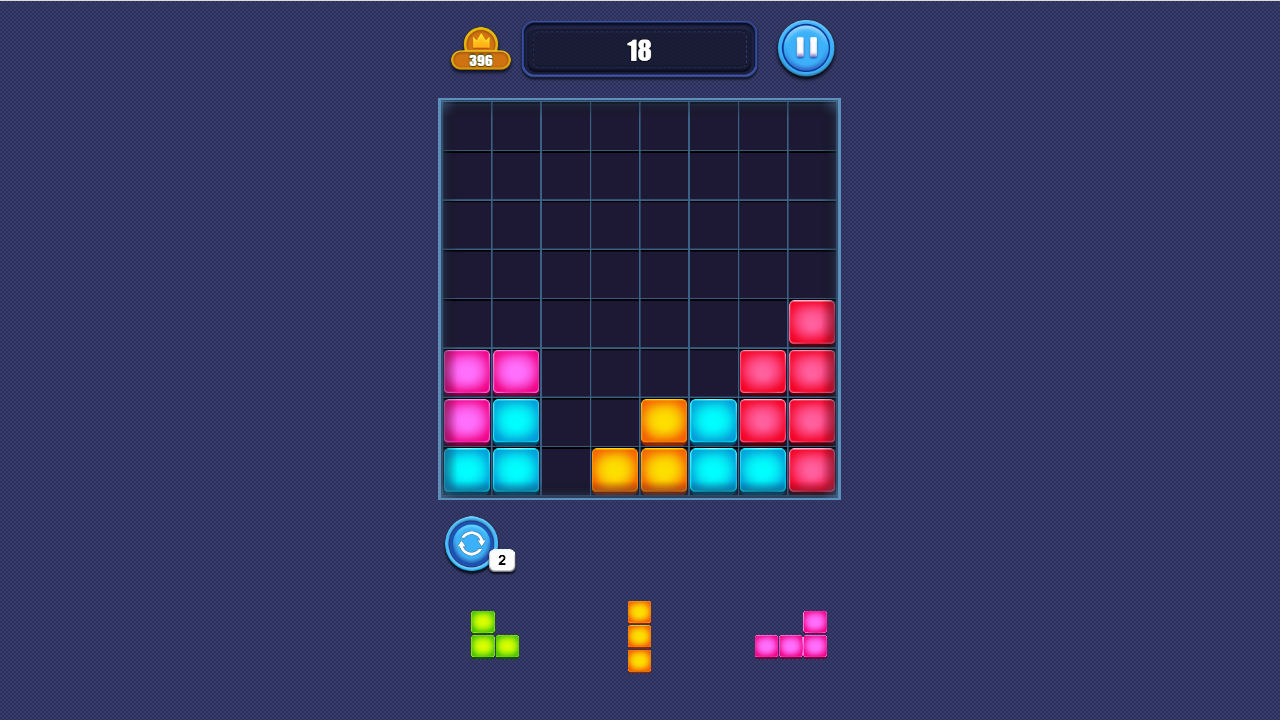Click the rotation counter badge showing 2
This screenshot has height=720, width=1280.
click(500, 561)
